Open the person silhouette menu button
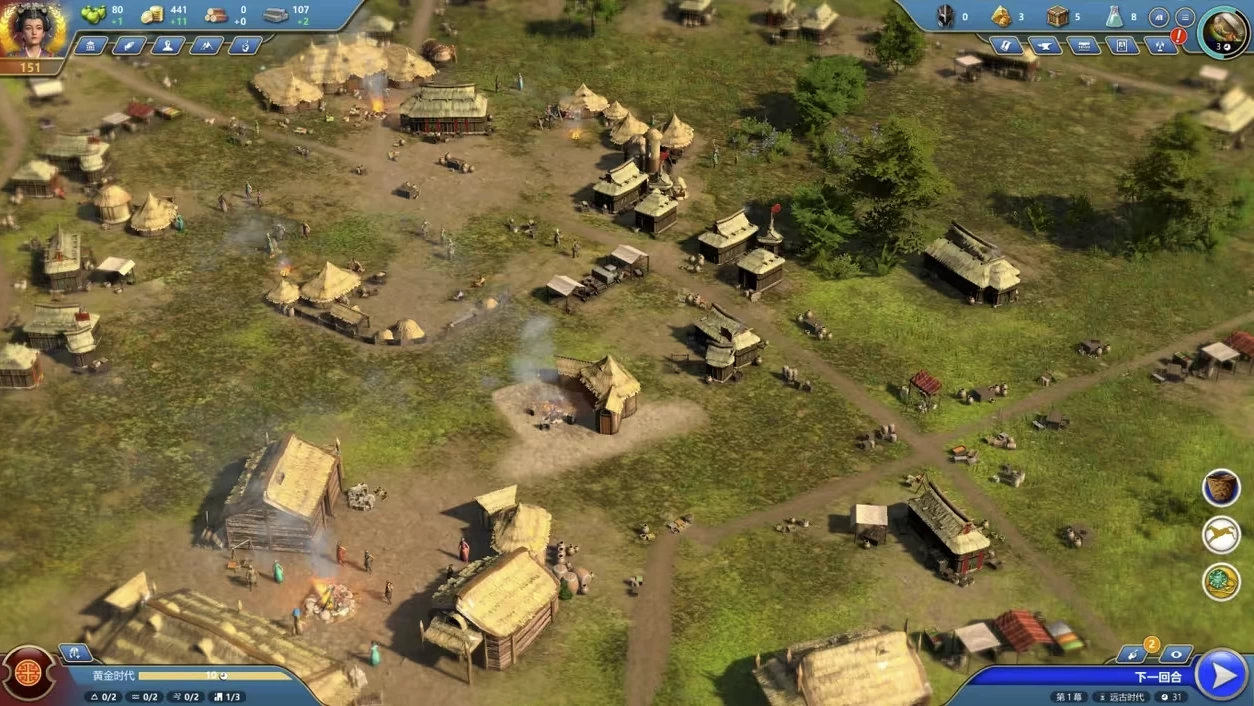 tap(168, 46)
